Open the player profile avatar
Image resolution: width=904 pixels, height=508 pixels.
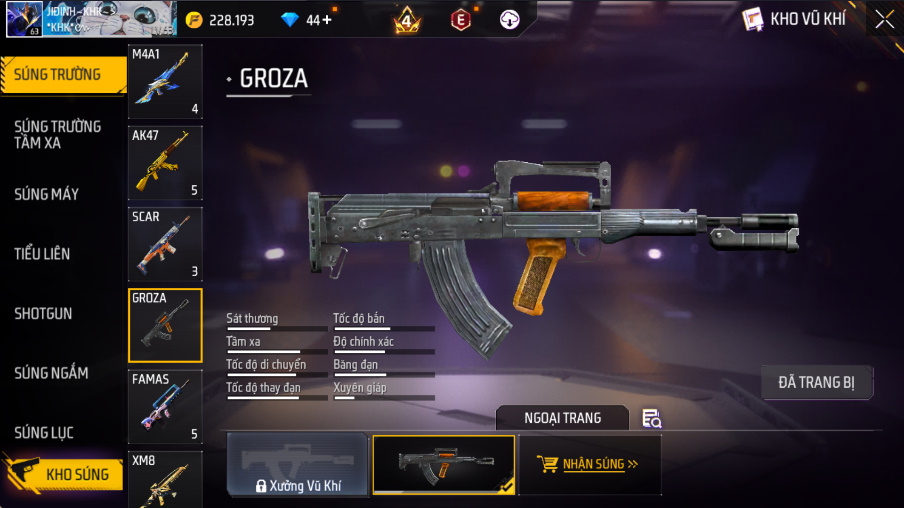point(22,19)
